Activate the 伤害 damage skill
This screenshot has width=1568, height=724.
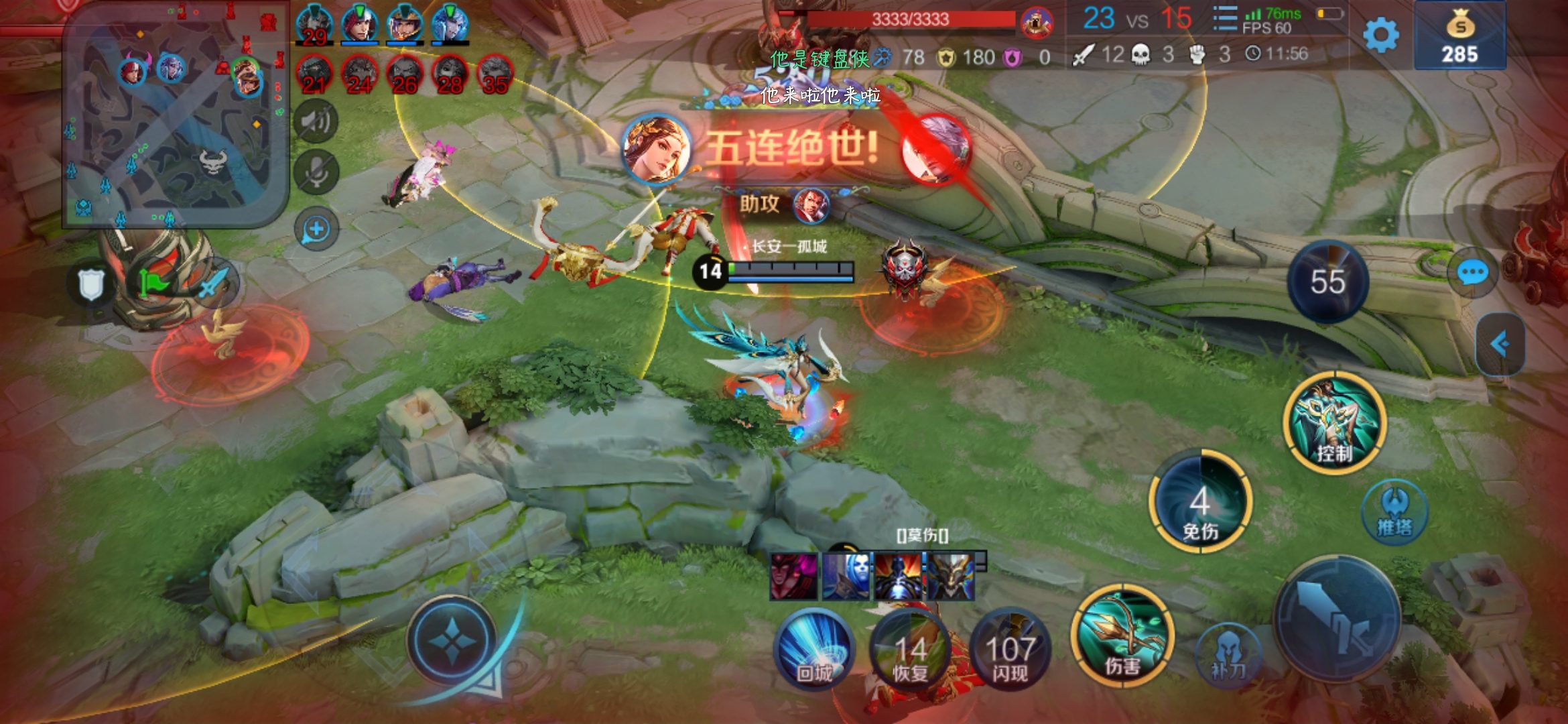coord(1122,636)
